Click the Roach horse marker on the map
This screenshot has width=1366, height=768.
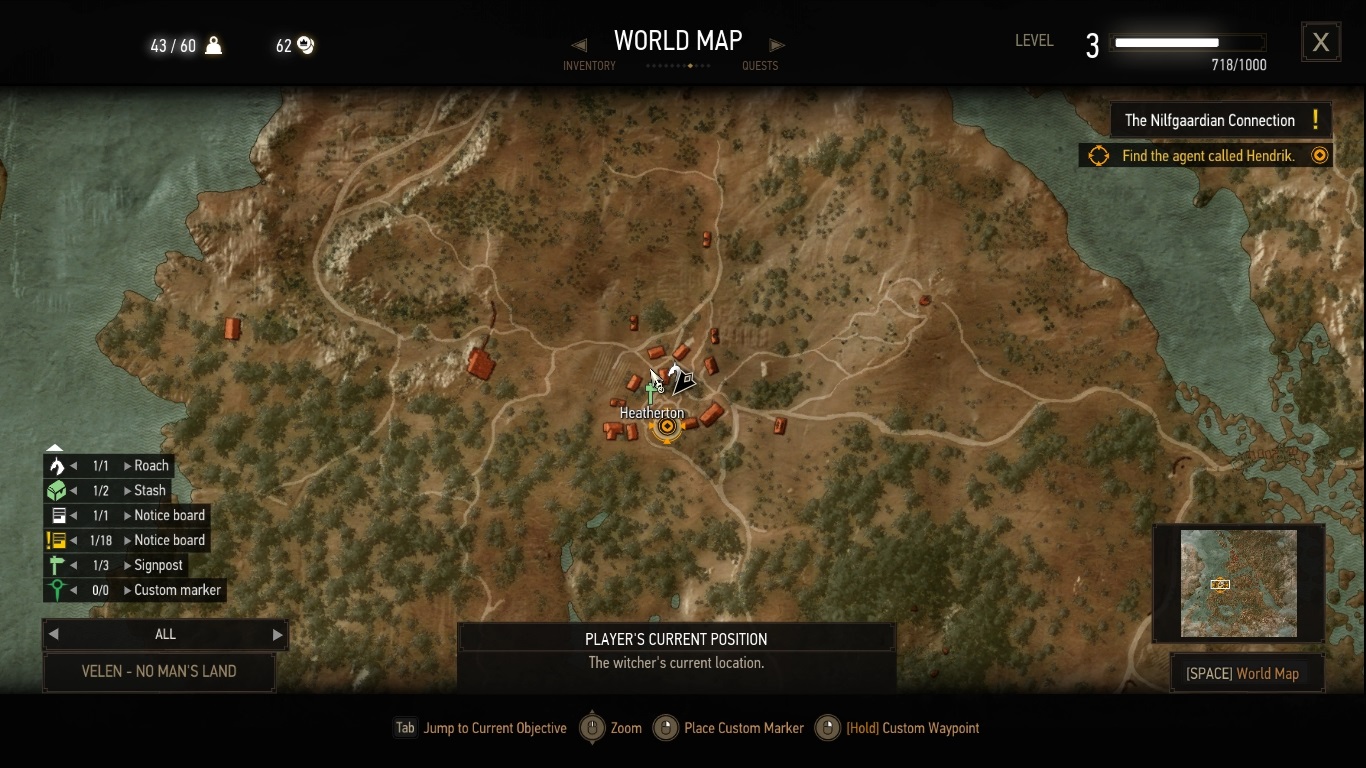(680, 379)
